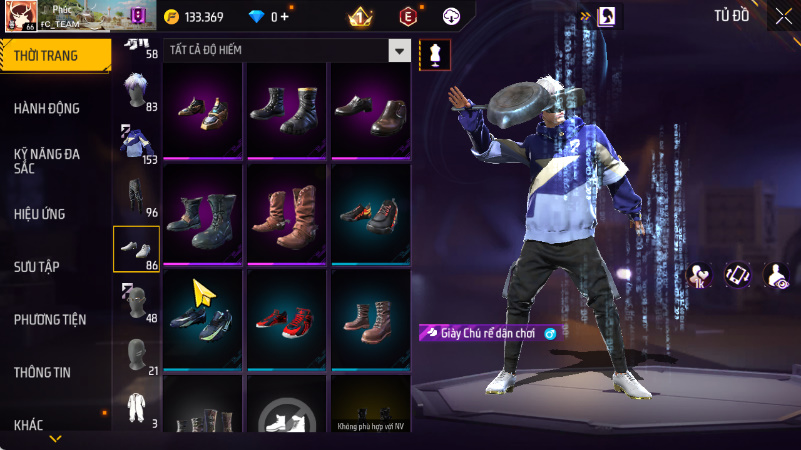Screen dimensions: 801x450
Task: Pick the red and black sneakers
Action: click(287, 318)
